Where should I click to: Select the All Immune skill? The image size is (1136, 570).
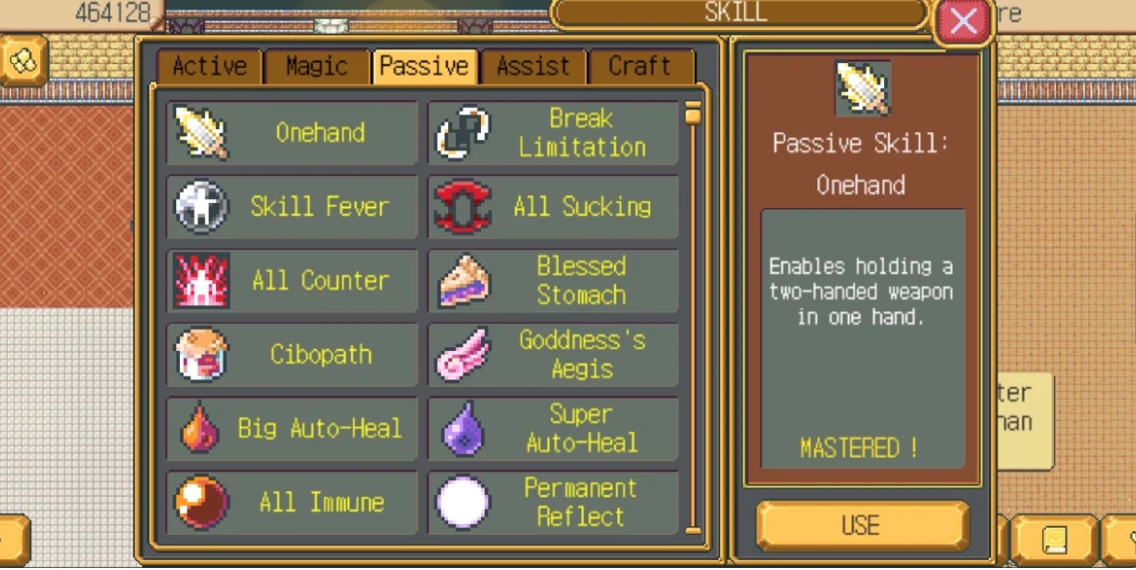292,502
